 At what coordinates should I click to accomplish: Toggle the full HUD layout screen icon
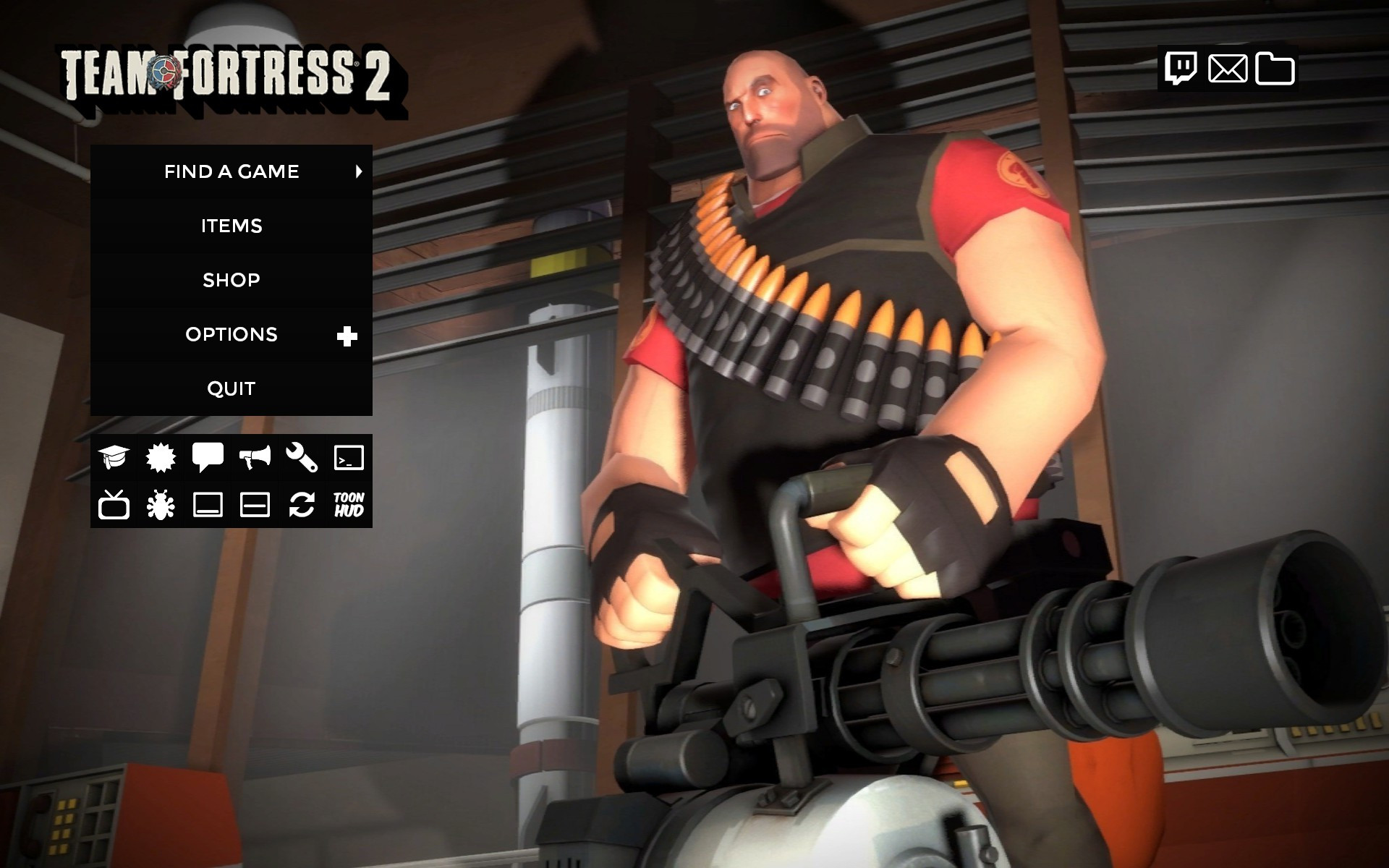(x=208, y=505)
